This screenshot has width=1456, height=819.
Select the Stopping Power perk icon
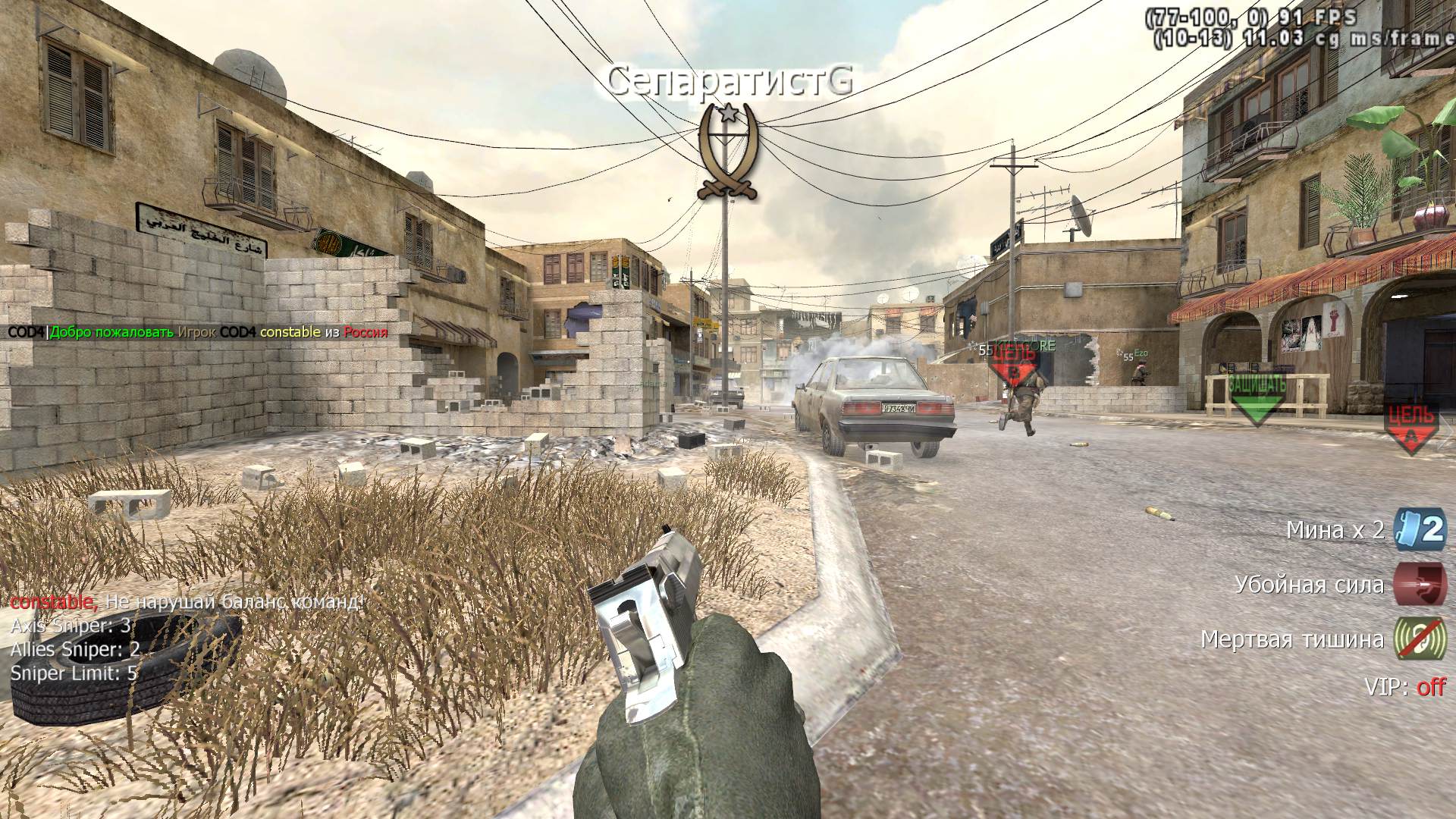coord(1420,585)
